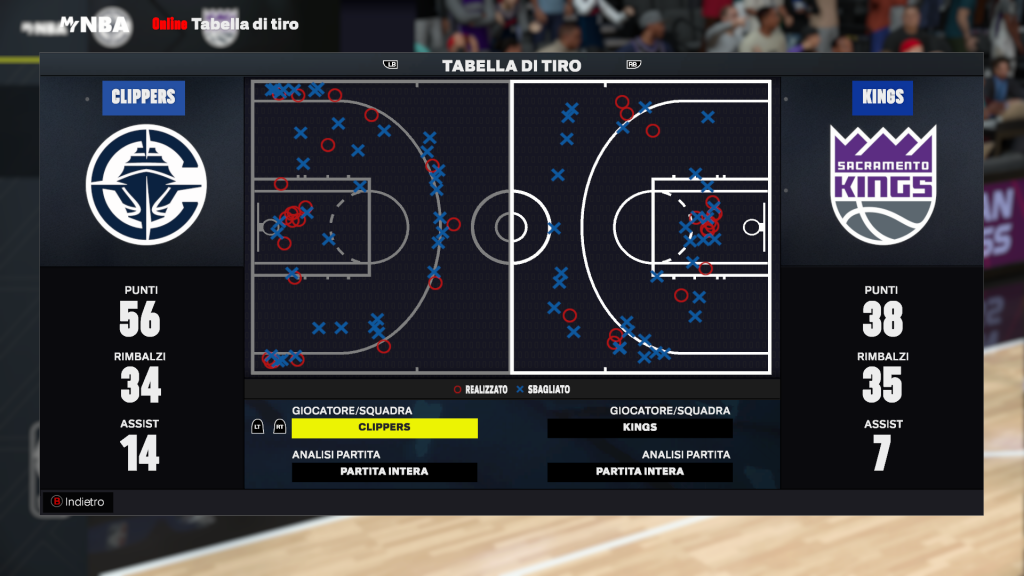Change Clippers game analysis Partita Intera field

pos(385,472)
